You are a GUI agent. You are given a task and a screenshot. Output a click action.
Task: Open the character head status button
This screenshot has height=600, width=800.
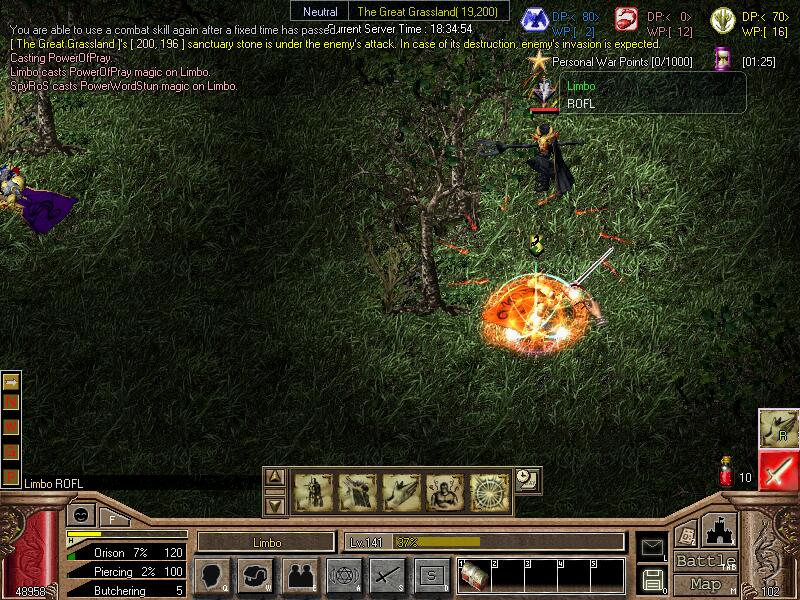211,575
